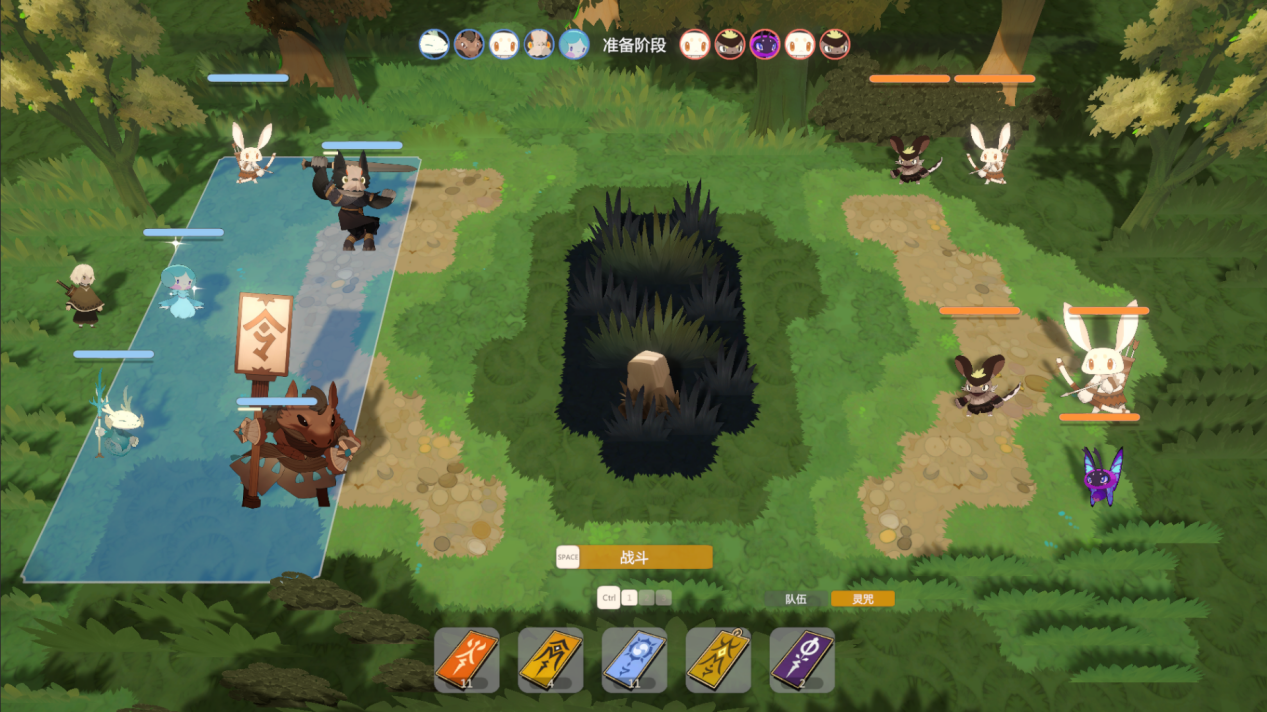1267x712 pixels.
Task: Select the blue-haired girl ally portrait
Action: tap(574, 44)
